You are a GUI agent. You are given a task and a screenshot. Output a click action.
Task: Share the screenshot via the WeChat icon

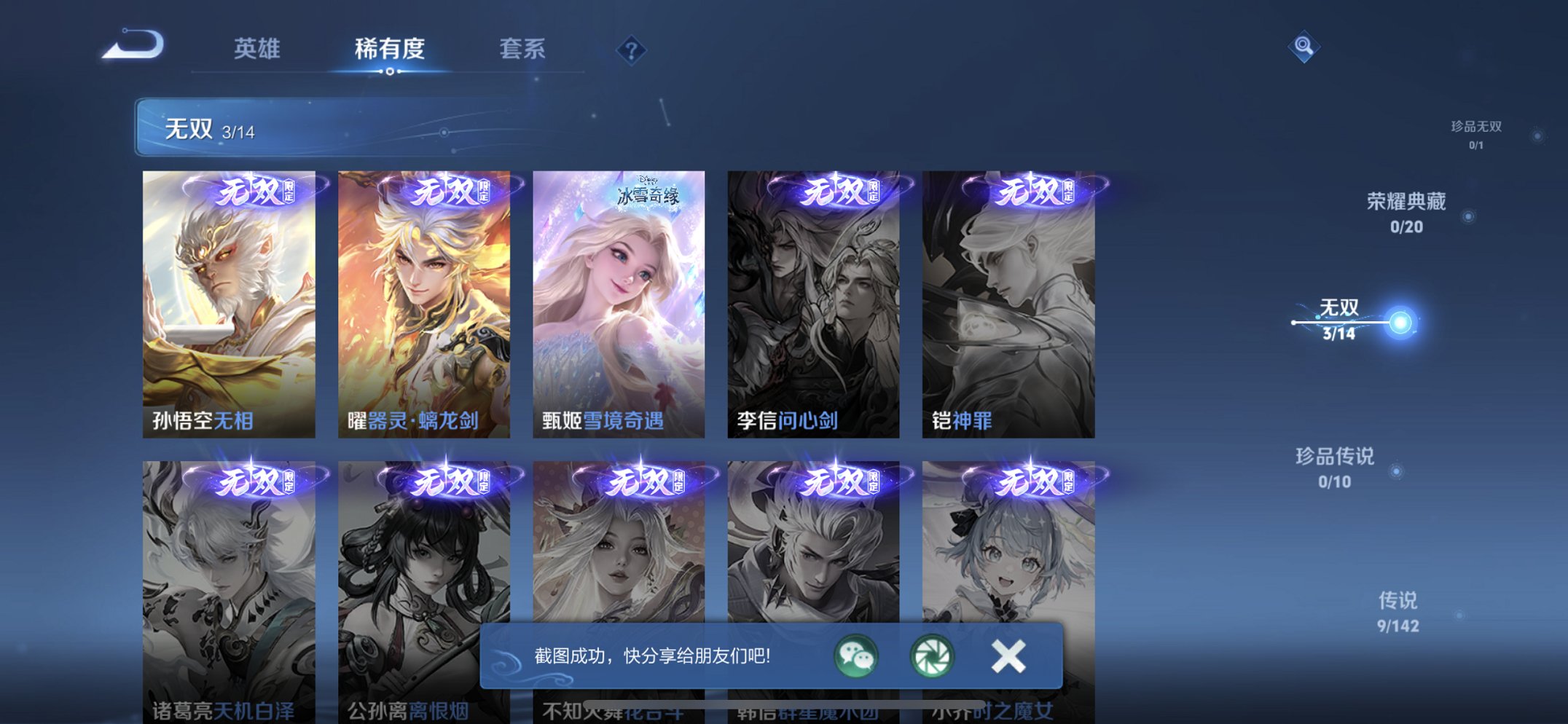click(x=855, y=656)
